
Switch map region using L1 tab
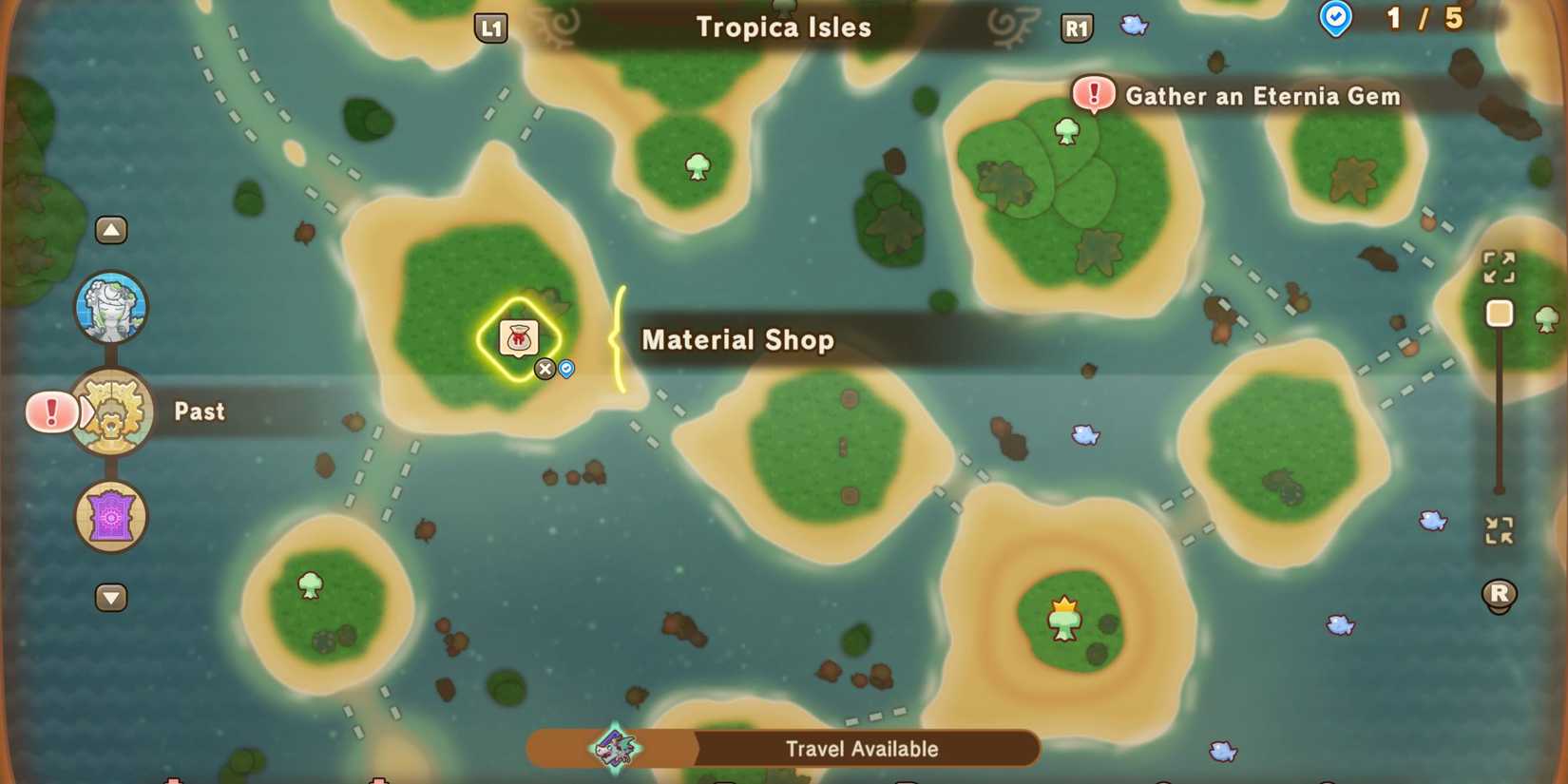[491, 28]
